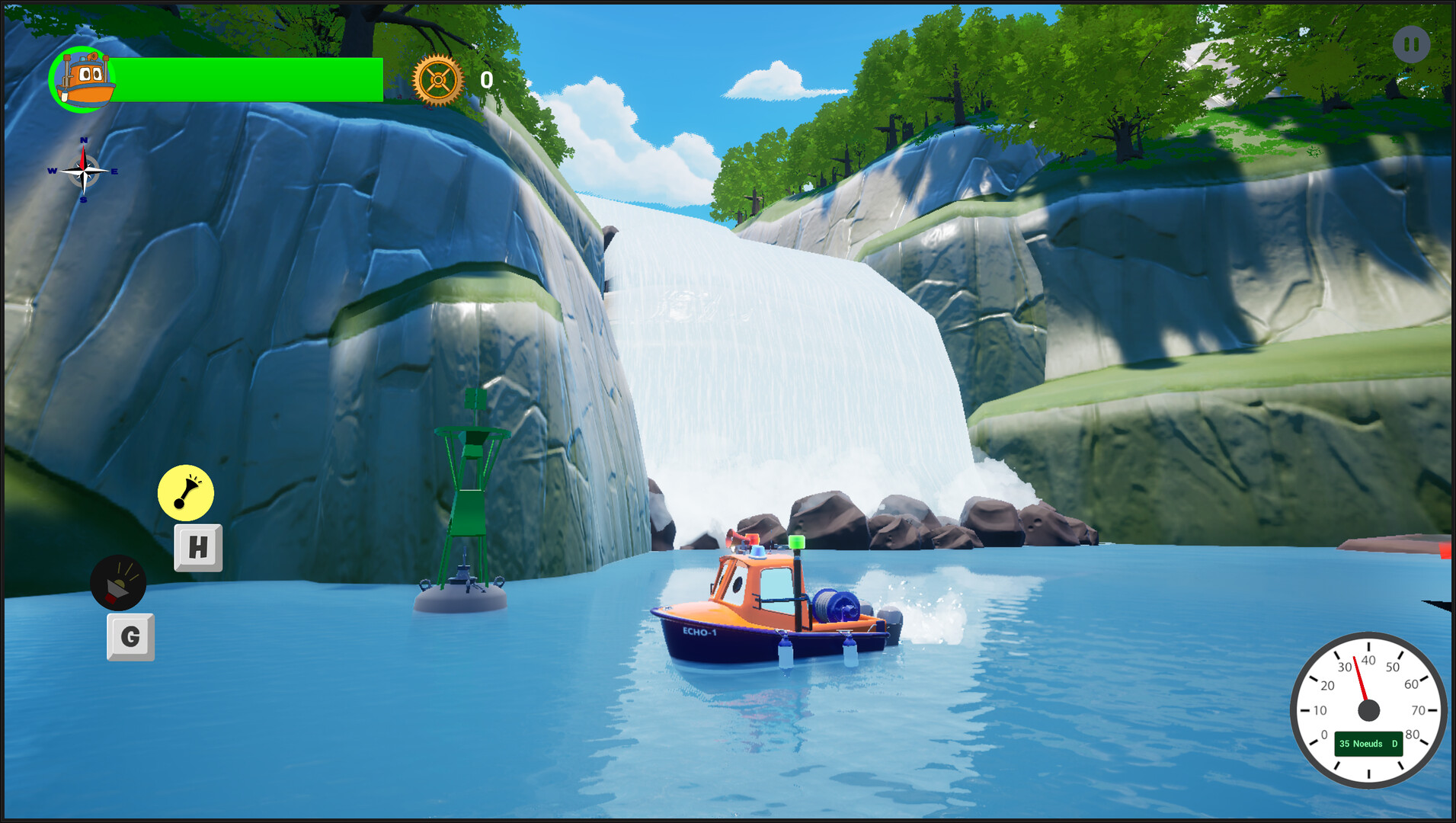Toggle the spotlight with the G keycap
The height and width of the screenshot is (823, 1456).
pos(130,637)
